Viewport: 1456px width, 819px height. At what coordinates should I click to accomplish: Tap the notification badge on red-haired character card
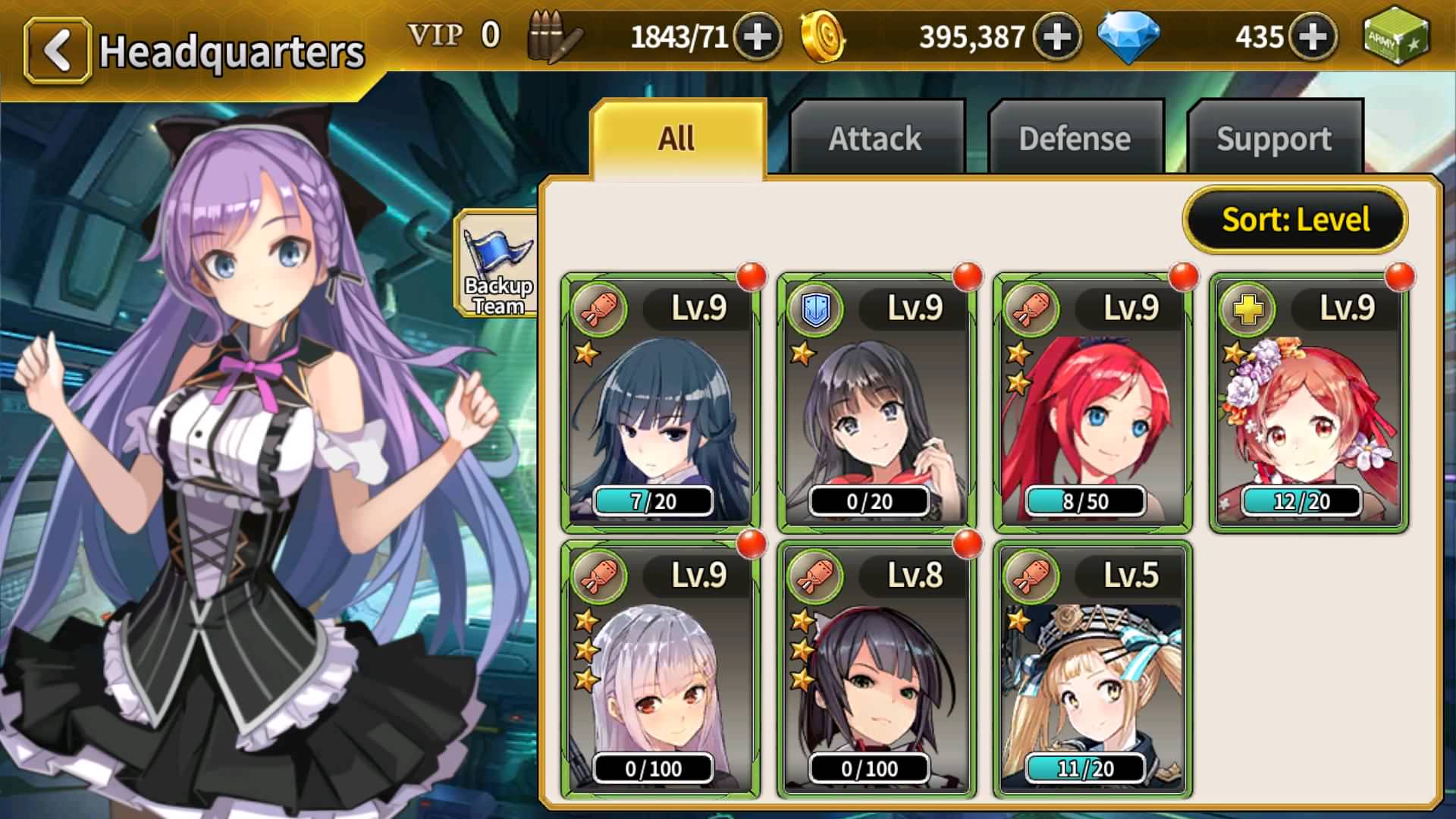(1183, 275)
